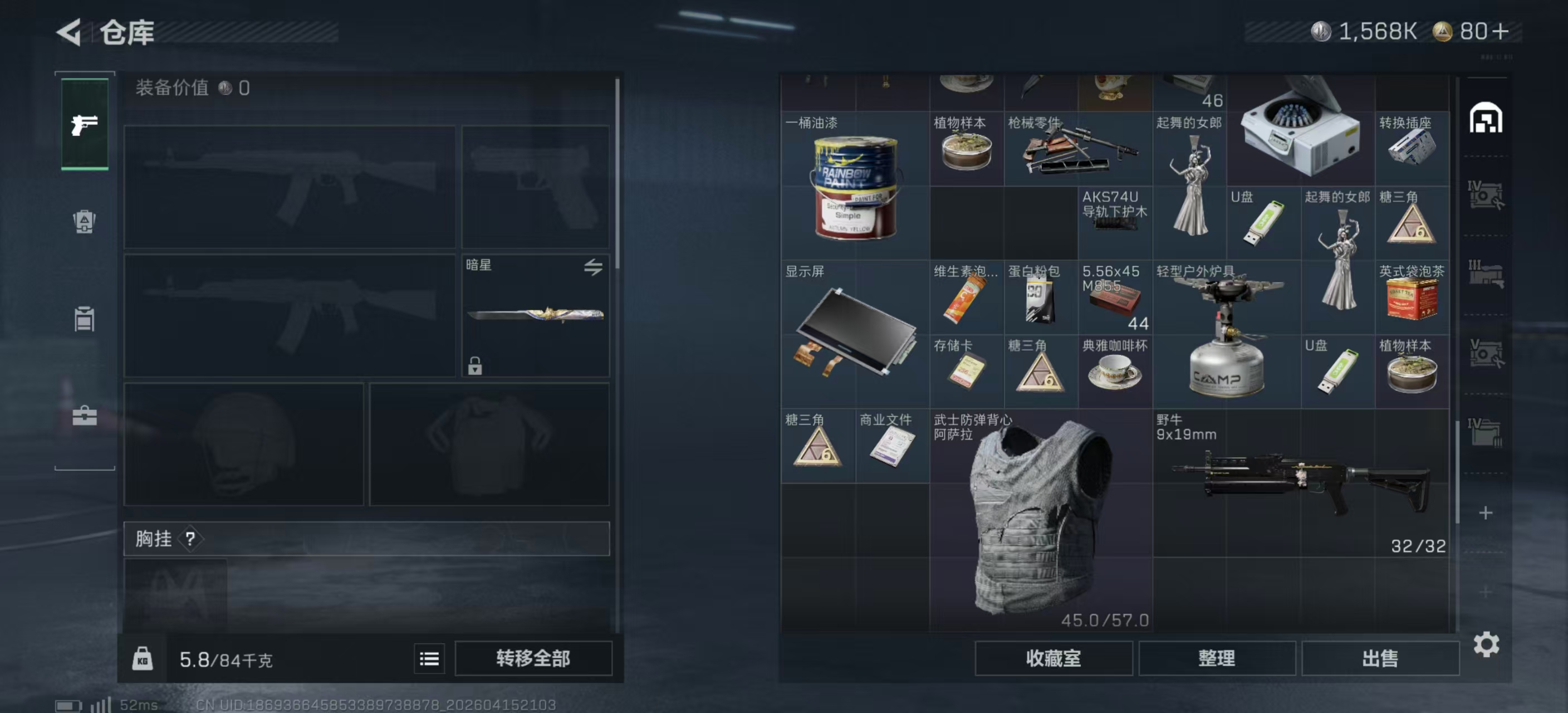
Task: Open the gear settings icon
Action: click(1485, 644)
